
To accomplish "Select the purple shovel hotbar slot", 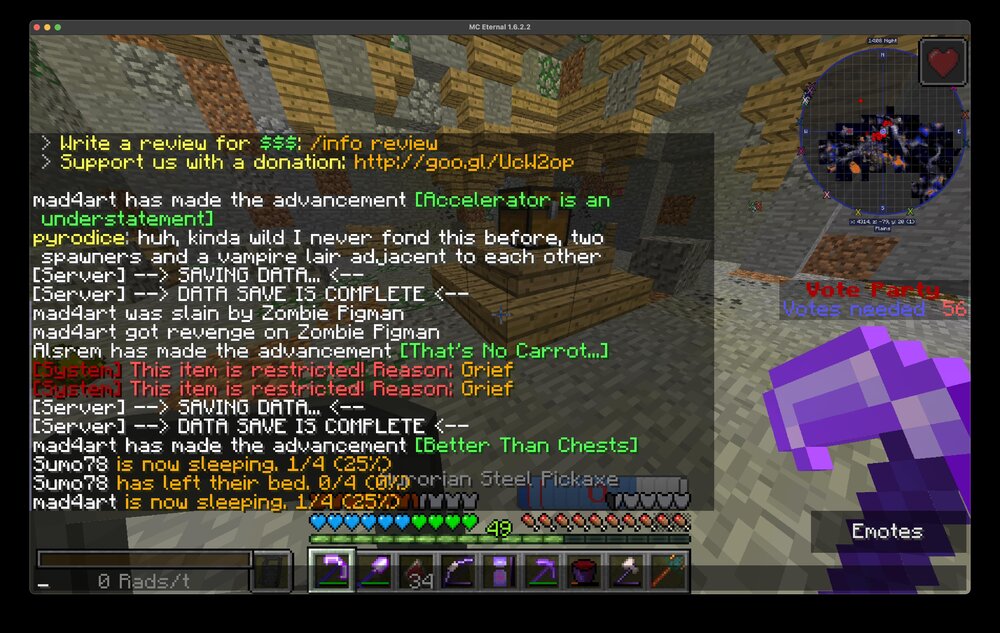I will tap(373, 572).
